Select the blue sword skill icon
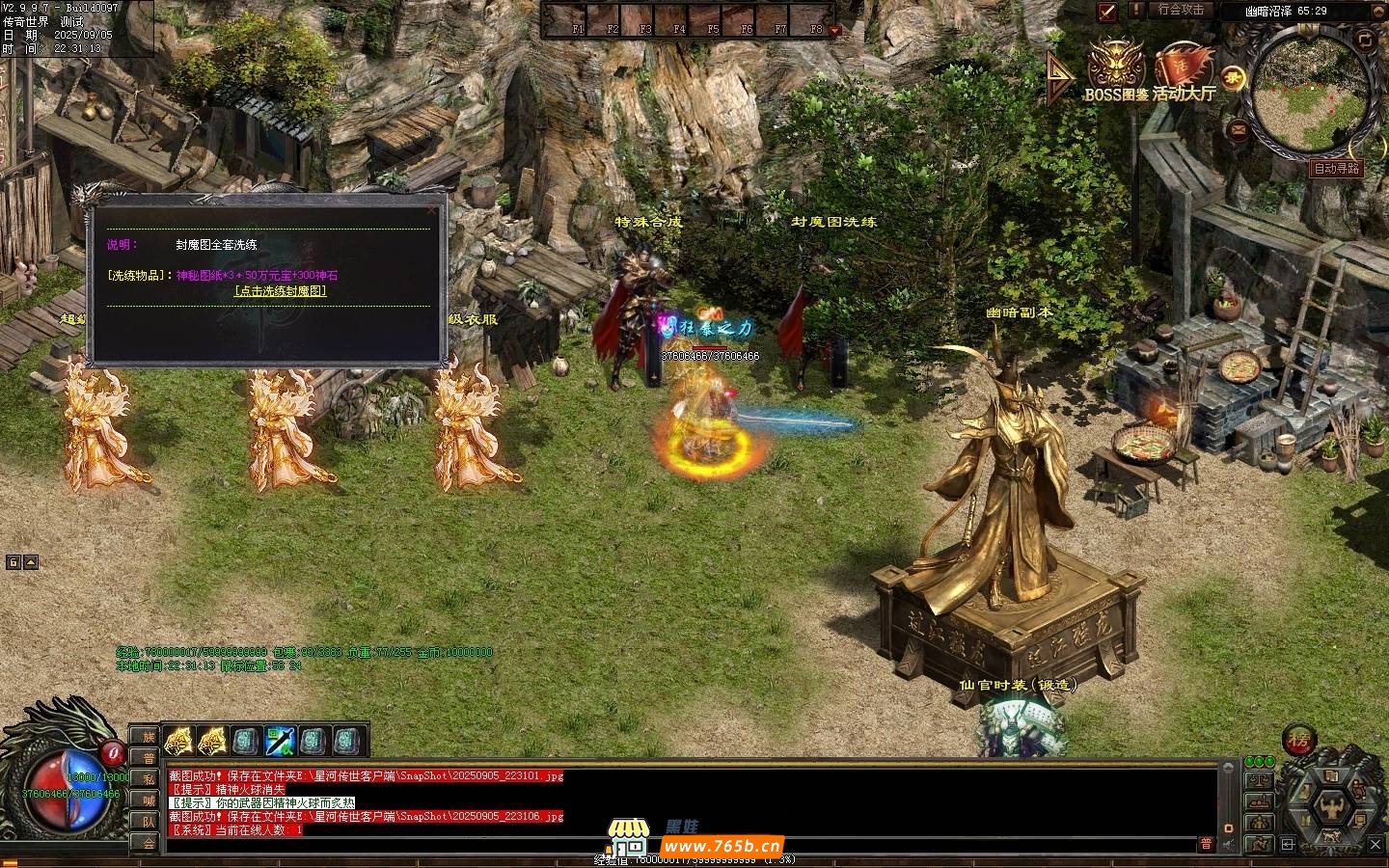 280,741
